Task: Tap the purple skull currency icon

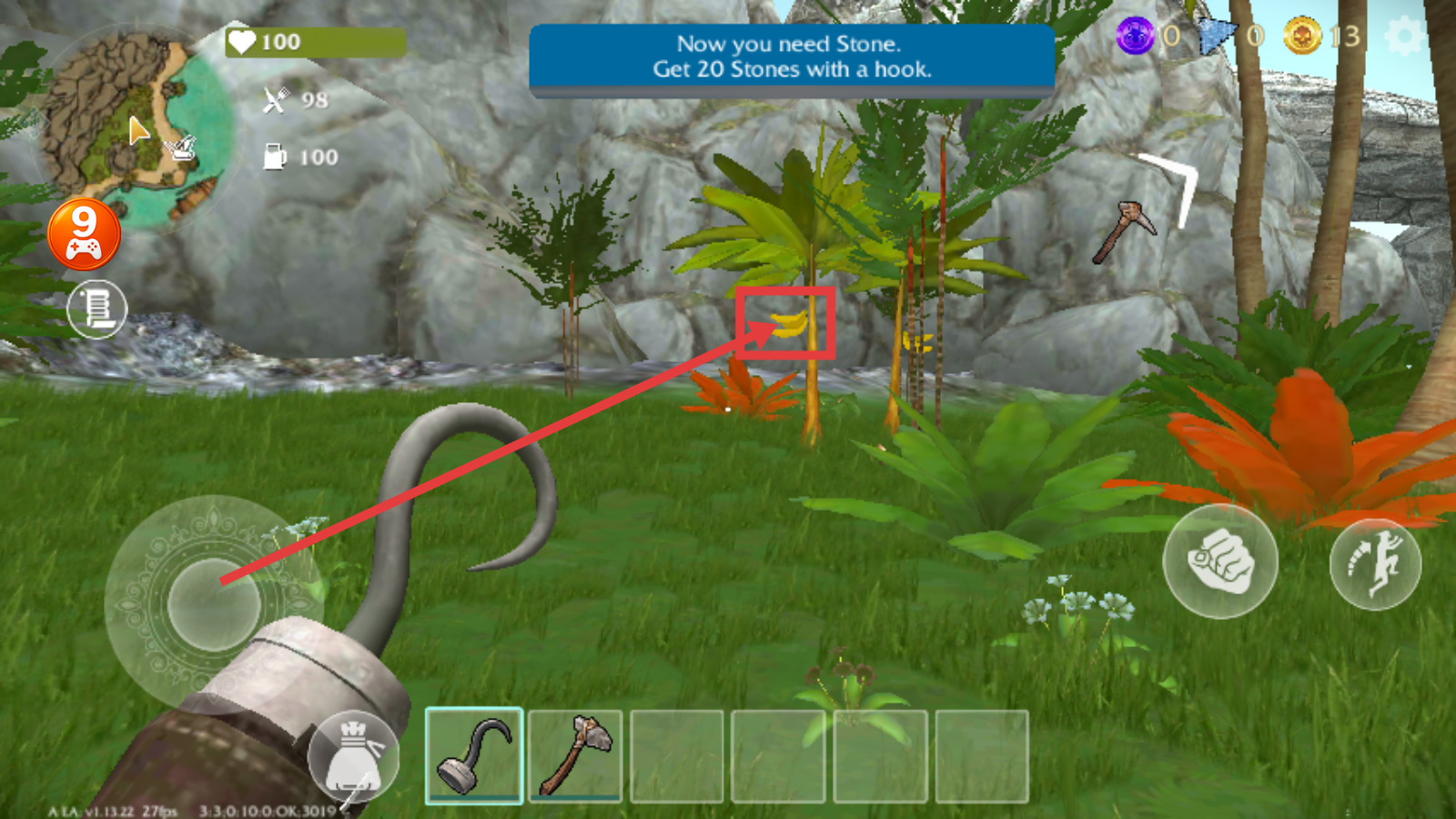Action: [1135, 36]
